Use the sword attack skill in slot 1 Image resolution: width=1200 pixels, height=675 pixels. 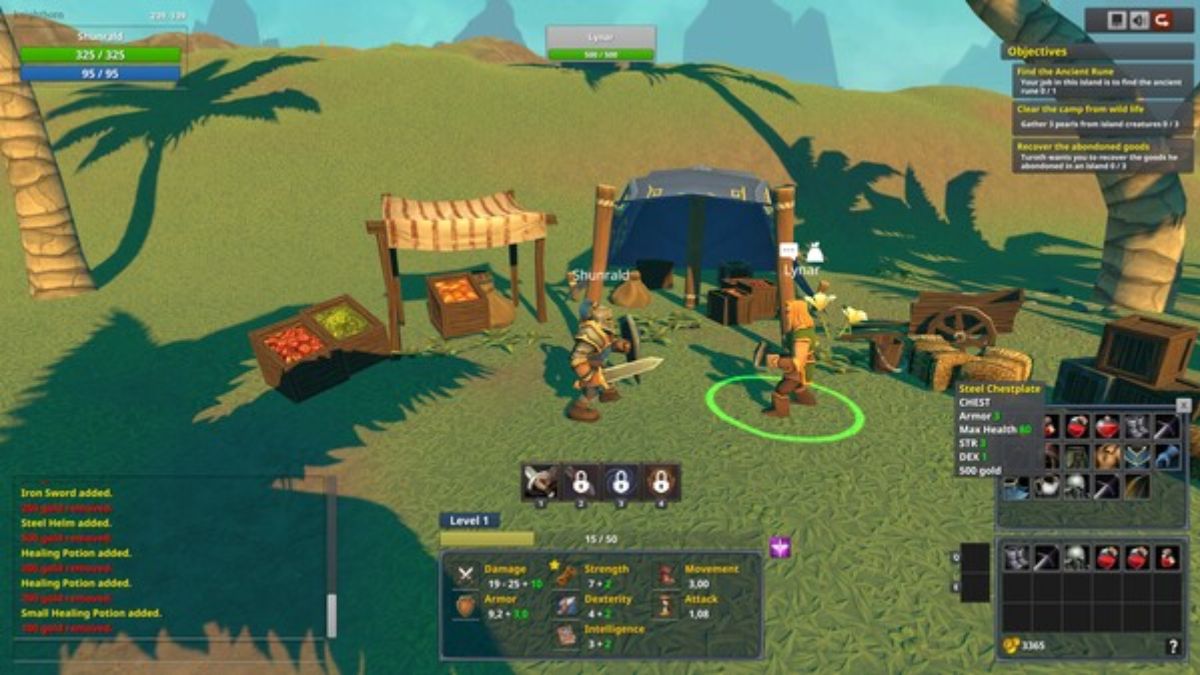[x=540, y=482]
